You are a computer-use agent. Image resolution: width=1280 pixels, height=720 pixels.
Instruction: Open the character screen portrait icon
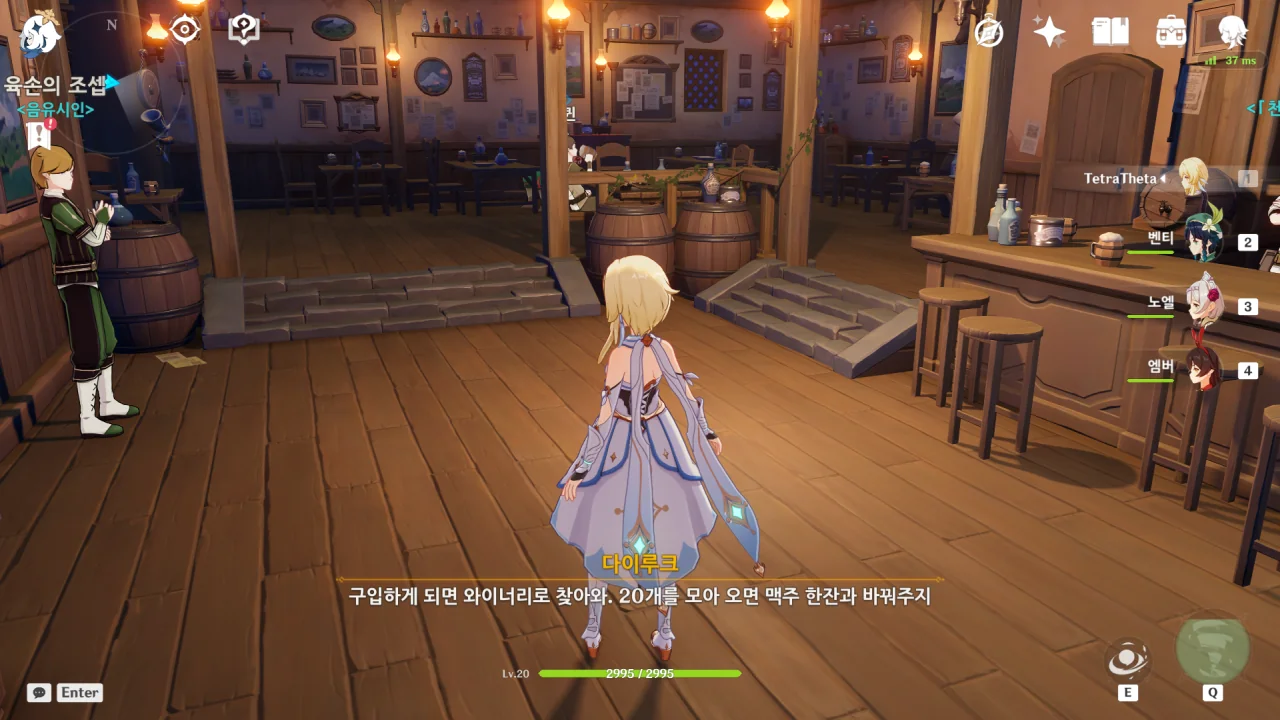click(1232, 32)
